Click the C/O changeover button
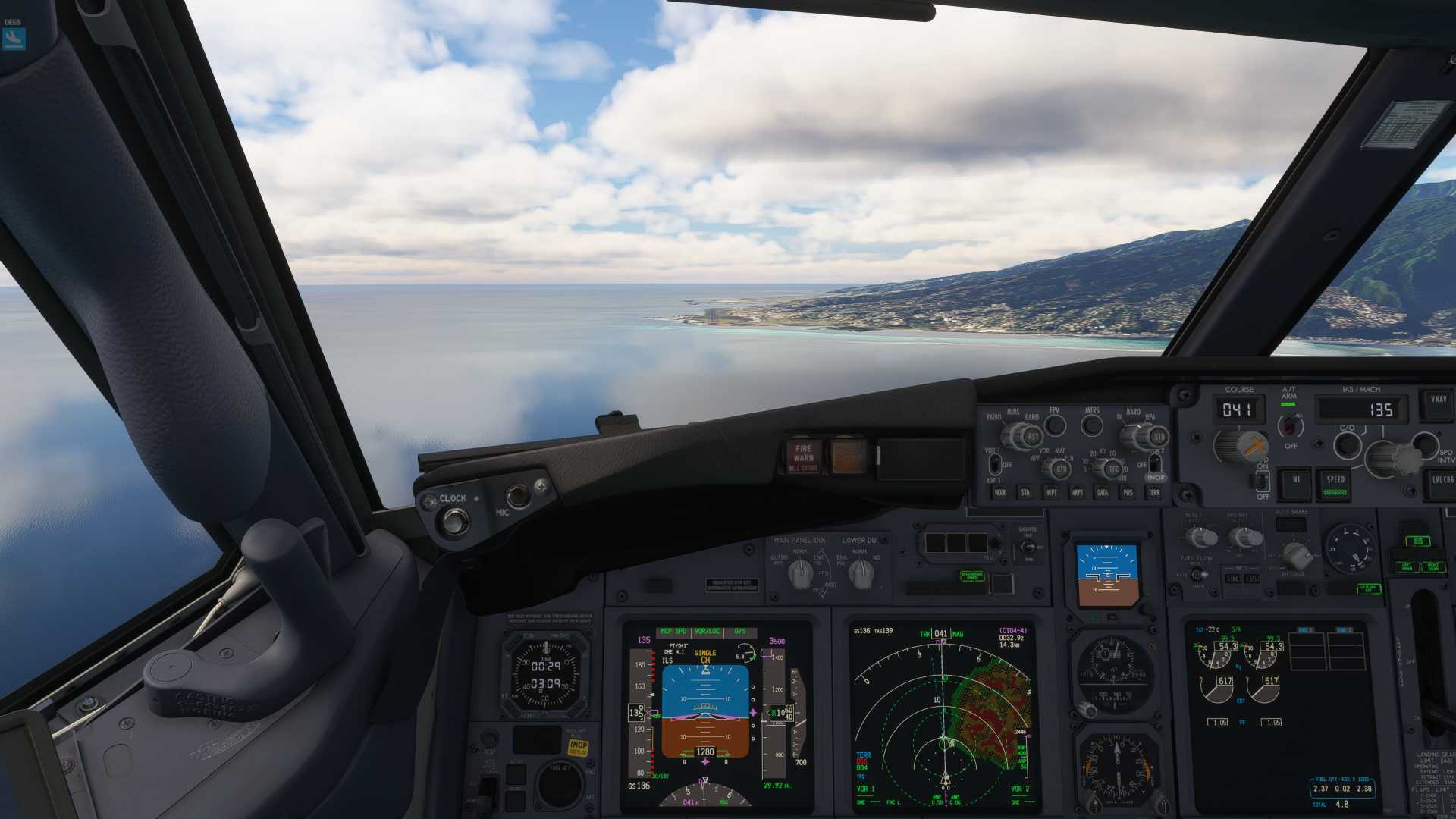The height and width of the screenshot is (819, 1456). [x=1347, y=445]
